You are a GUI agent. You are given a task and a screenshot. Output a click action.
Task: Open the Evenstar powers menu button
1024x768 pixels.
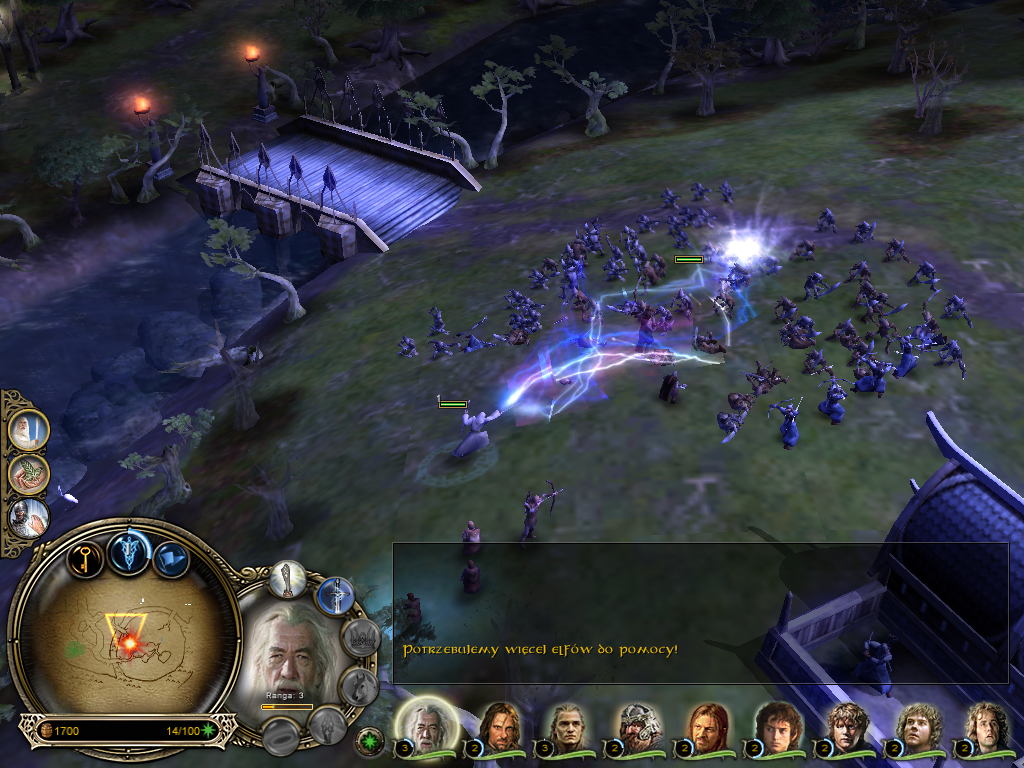(x=129, y=551)
